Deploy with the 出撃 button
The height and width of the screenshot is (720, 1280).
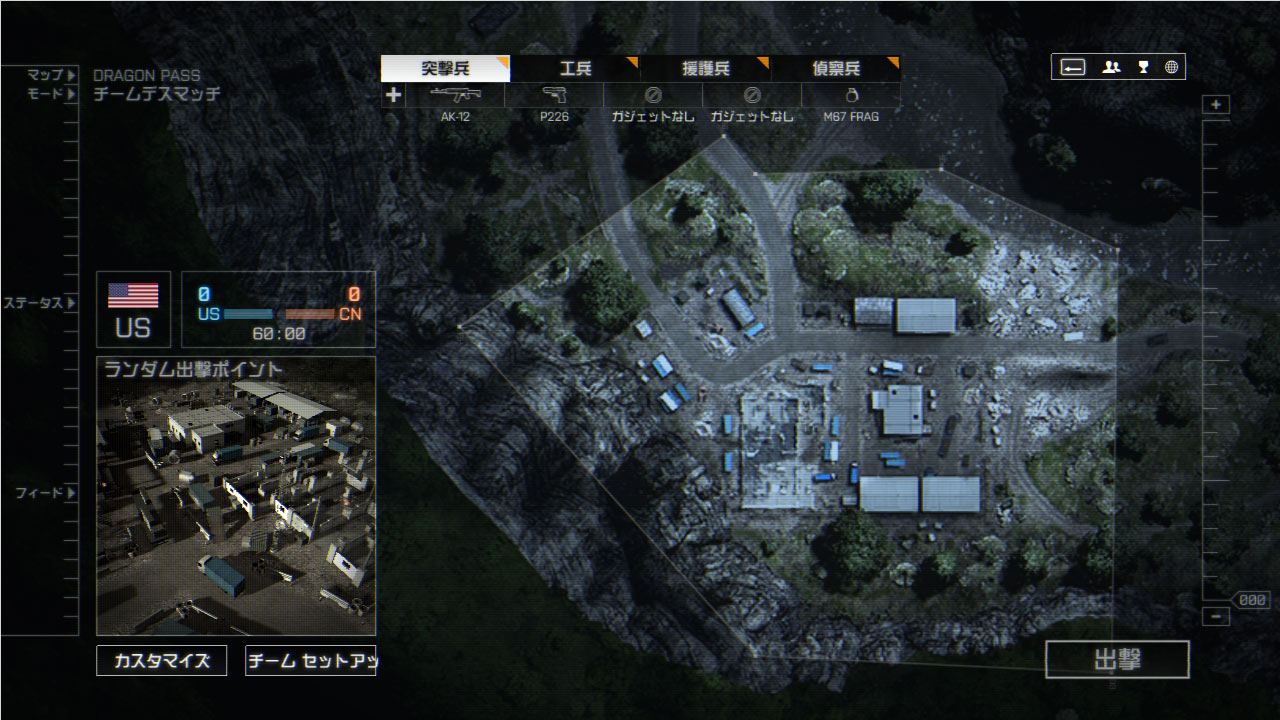tap(1117, 660)
